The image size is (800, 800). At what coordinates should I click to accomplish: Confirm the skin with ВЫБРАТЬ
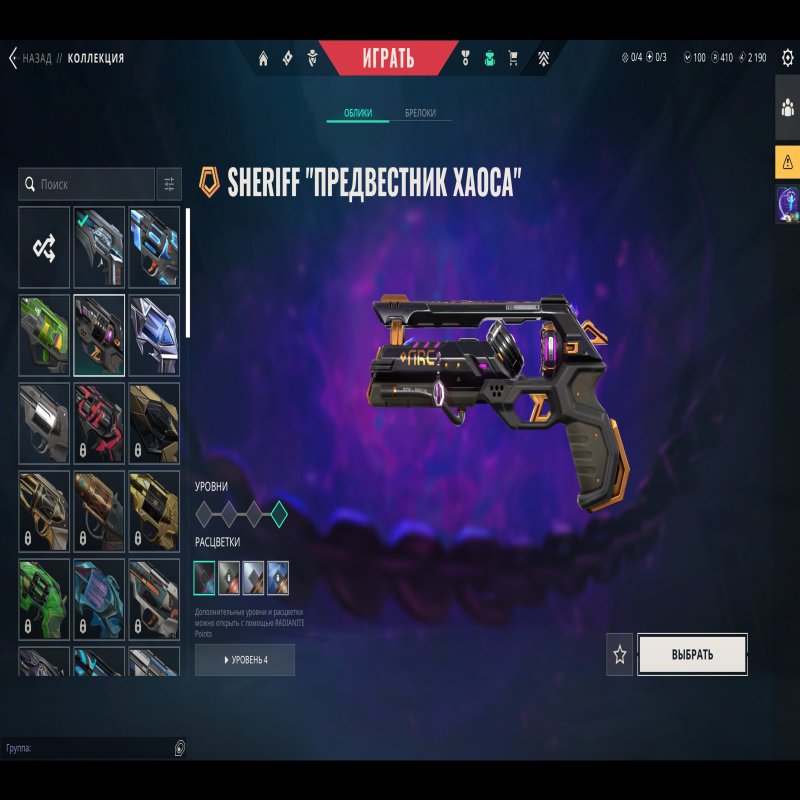point(692,655)
